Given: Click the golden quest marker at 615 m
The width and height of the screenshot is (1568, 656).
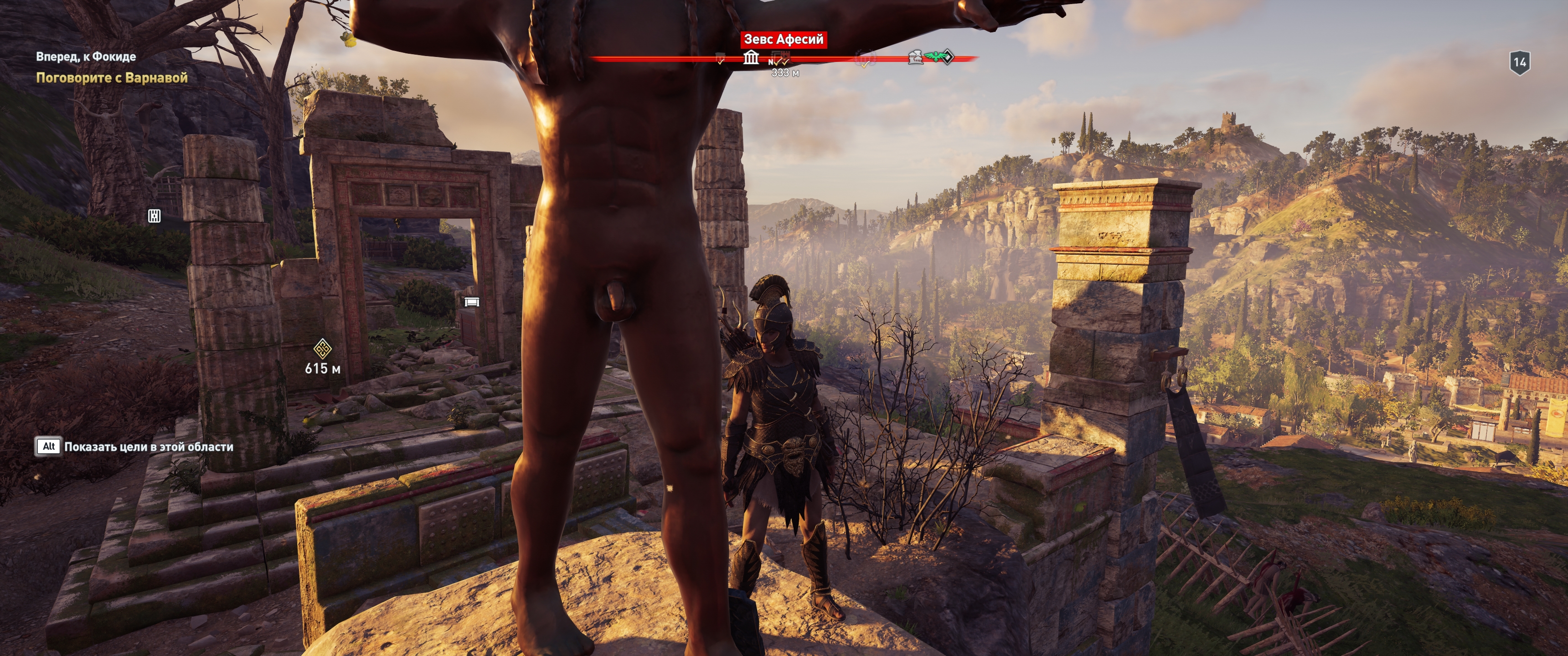Looking at the screenshot, I should point(322,348).
